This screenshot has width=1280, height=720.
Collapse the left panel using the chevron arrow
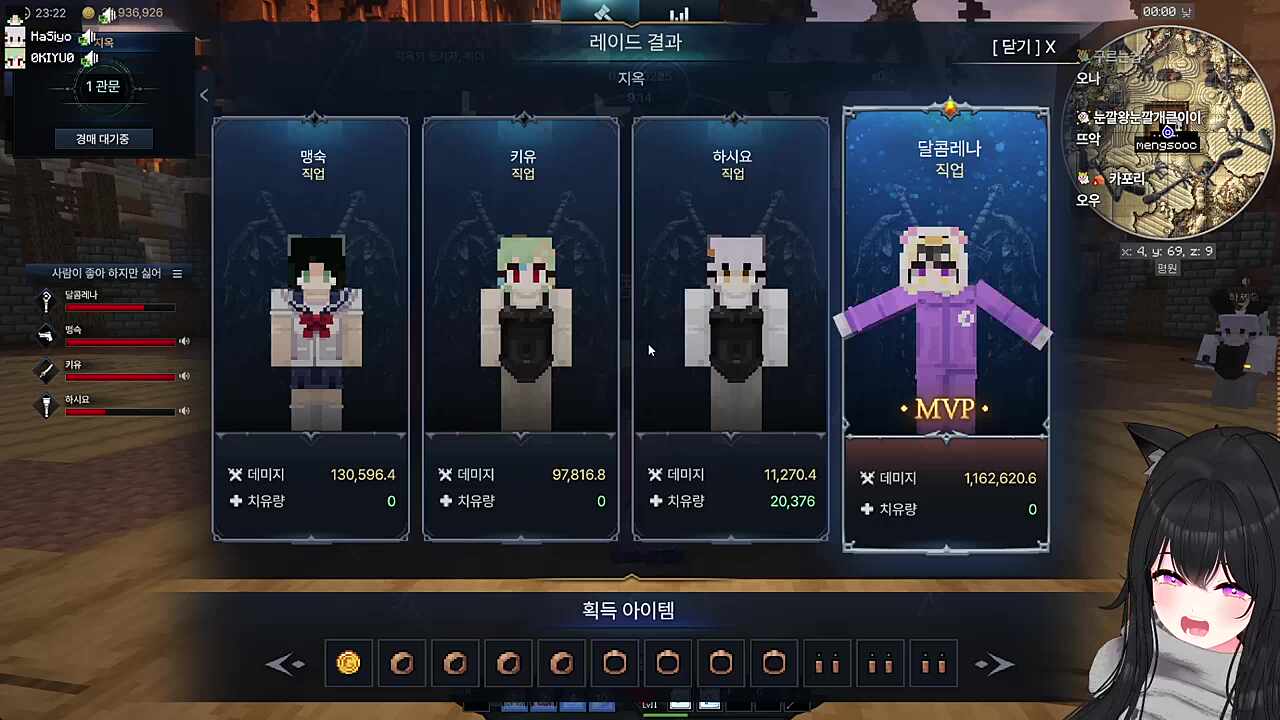(204, 95)
